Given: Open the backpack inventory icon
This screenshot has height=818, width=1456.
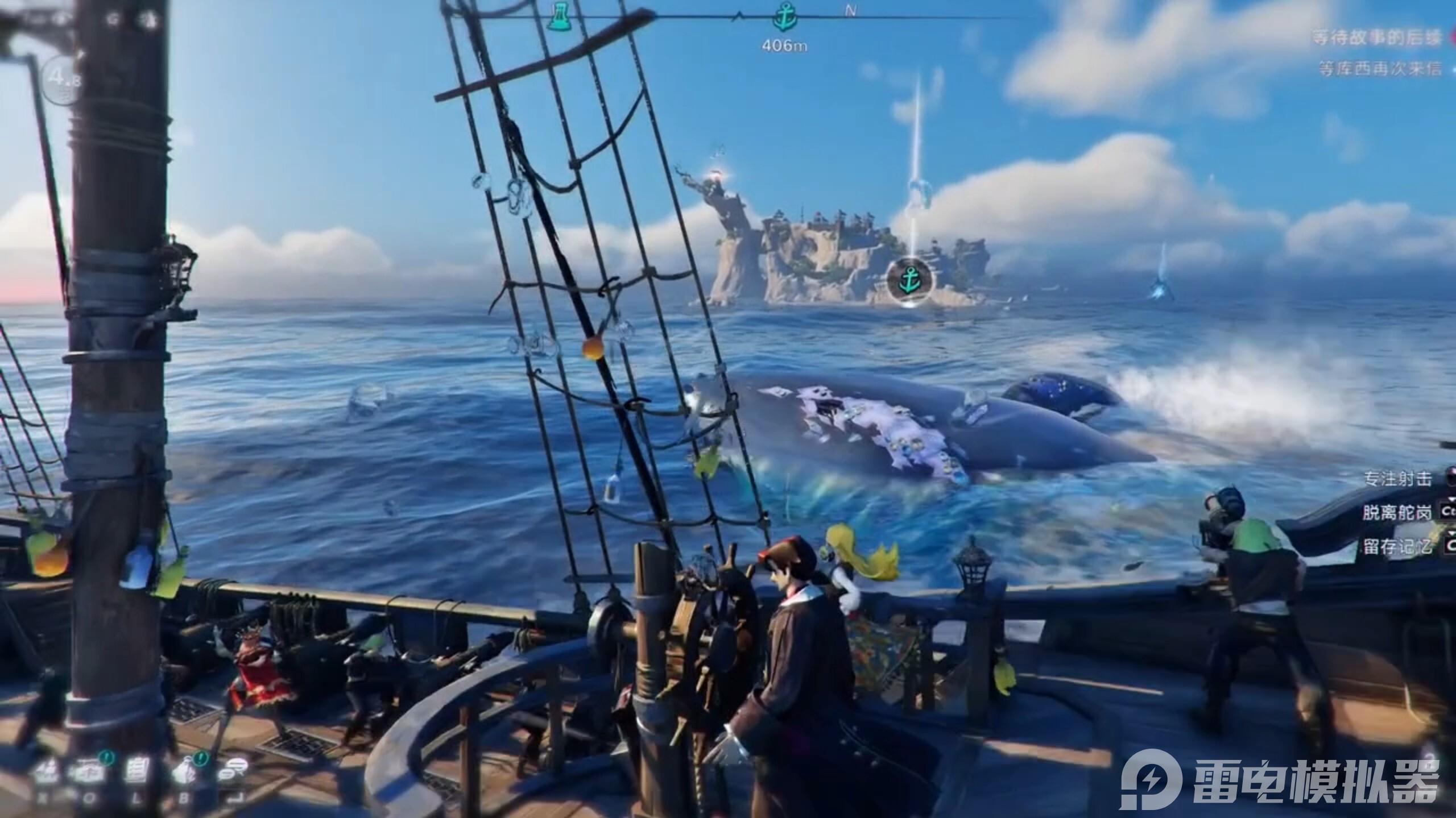Looking at the screenshot, I should pos(183,772).
